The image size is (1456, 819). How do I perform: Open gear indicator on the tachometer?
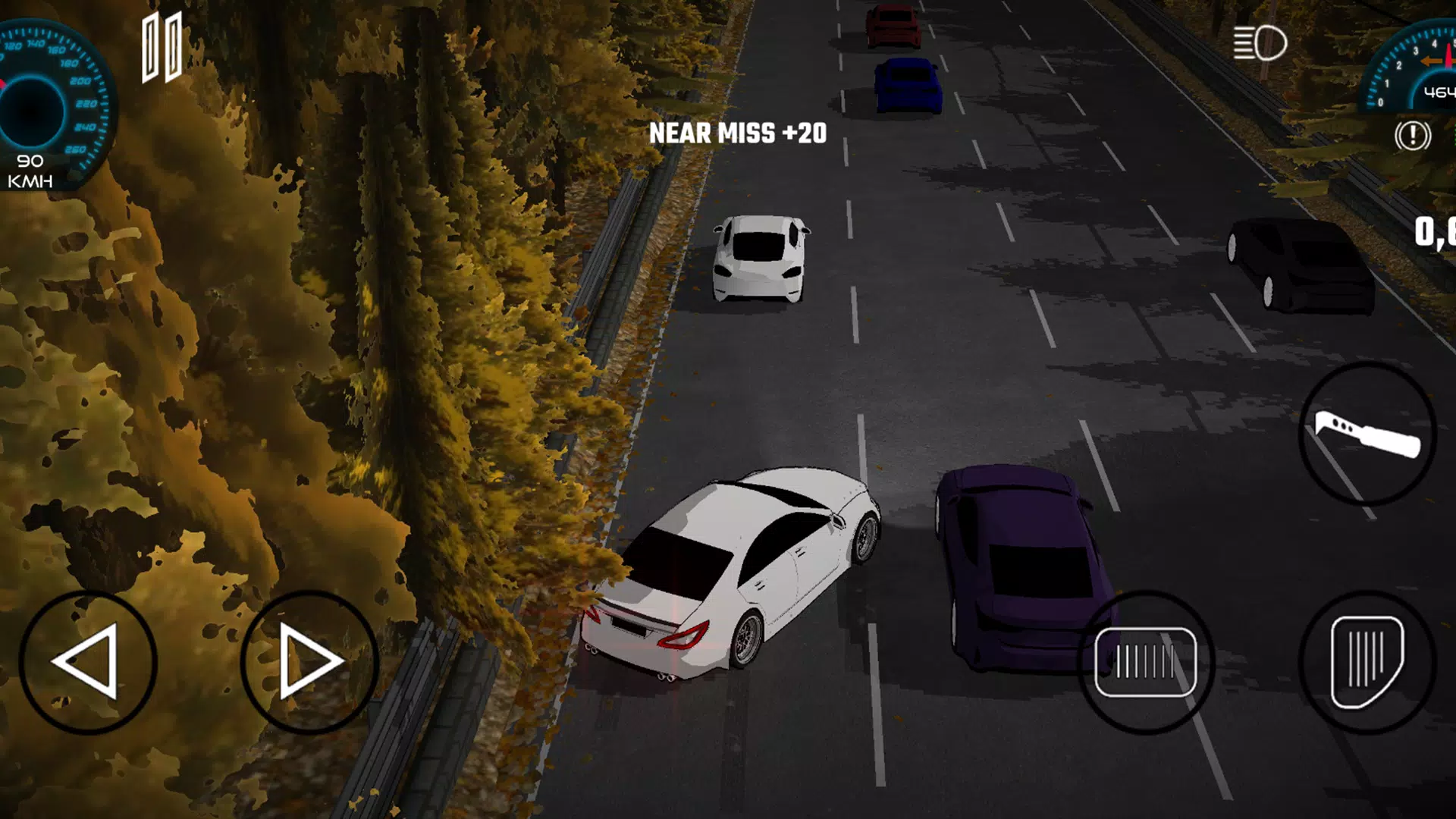1436,91
